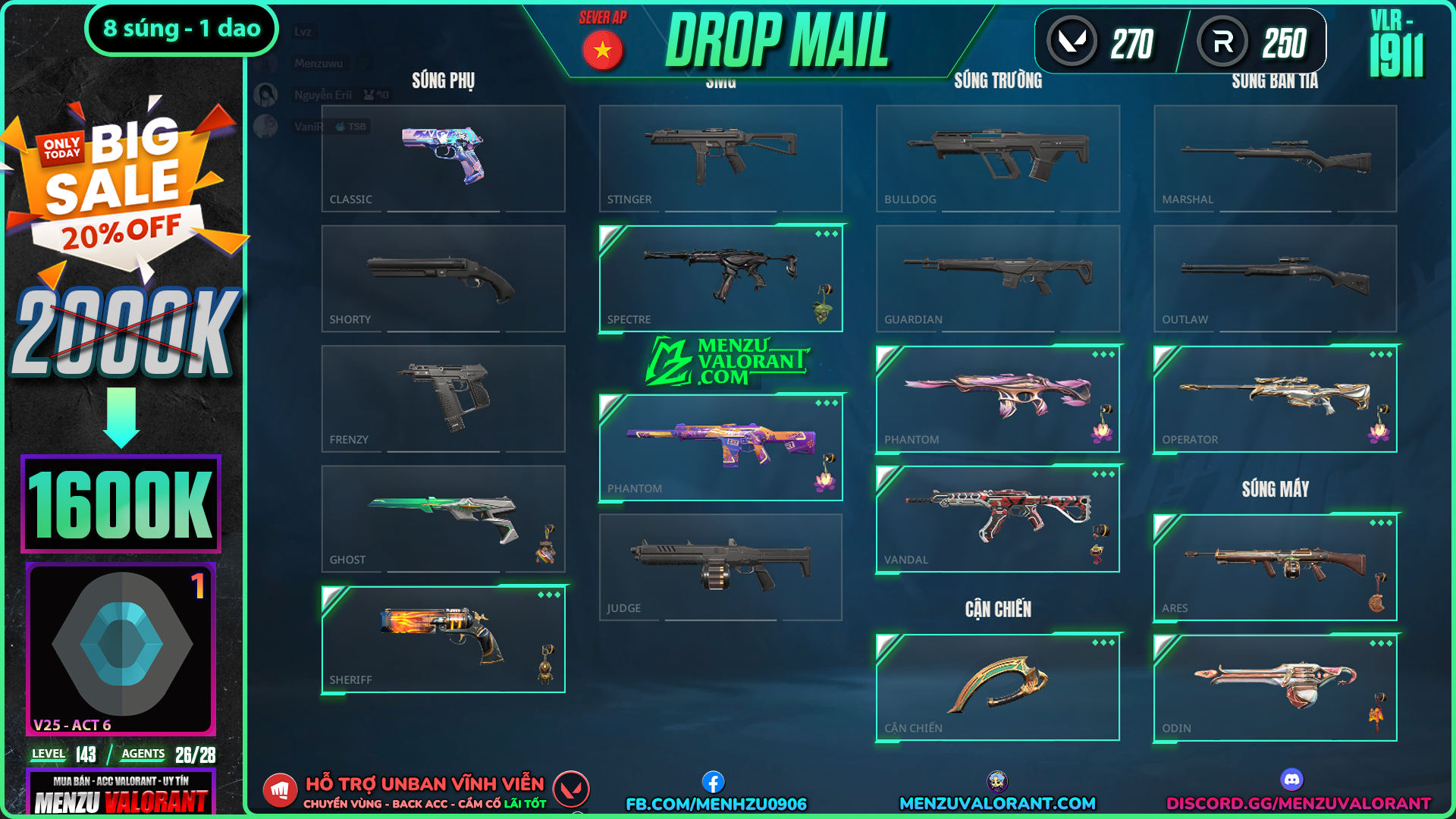Select the Ghost skin slot
This screenshot has height=819, width=1456.
pos(443,519)
